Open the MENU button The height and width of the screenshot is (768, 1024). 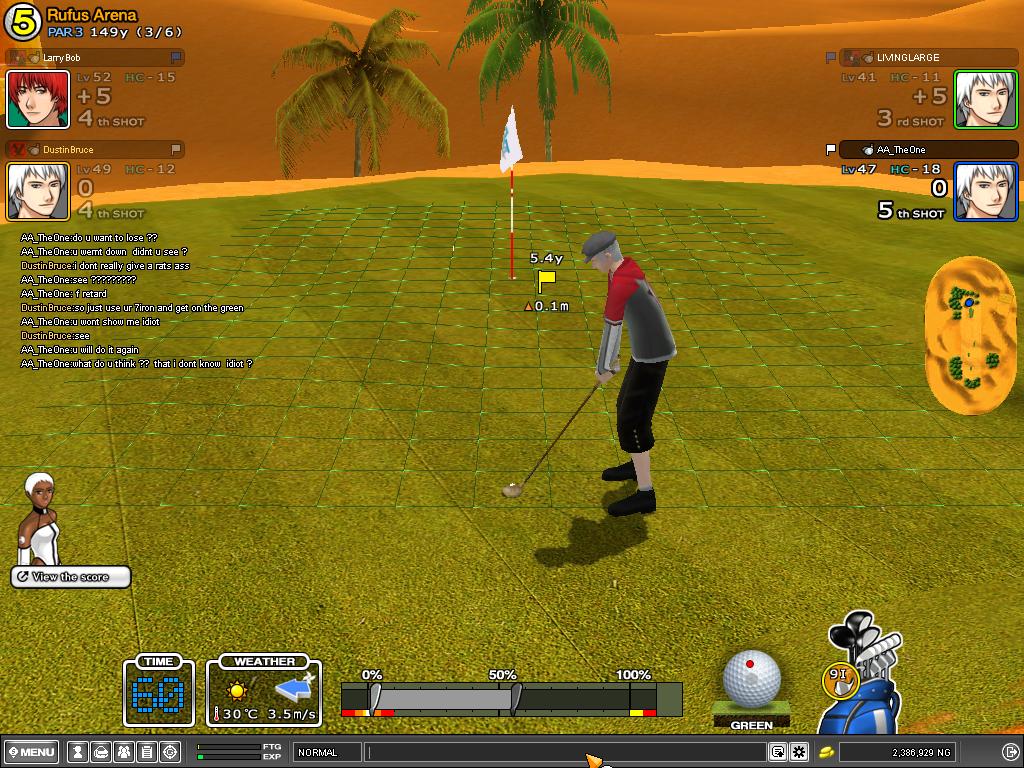click(31, 752)
